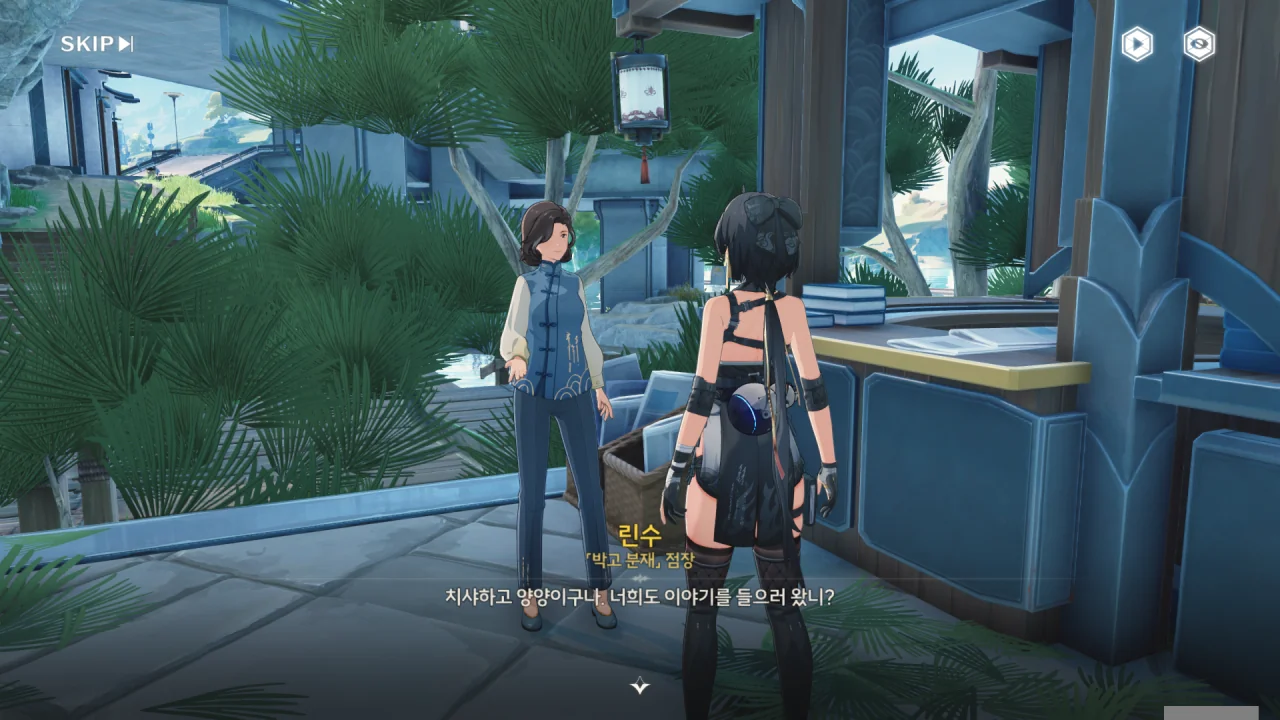Skip the cutscene with the SKIP button
Image resolution: width=1280 pixels, height=720 pixels.
(97, 43)
